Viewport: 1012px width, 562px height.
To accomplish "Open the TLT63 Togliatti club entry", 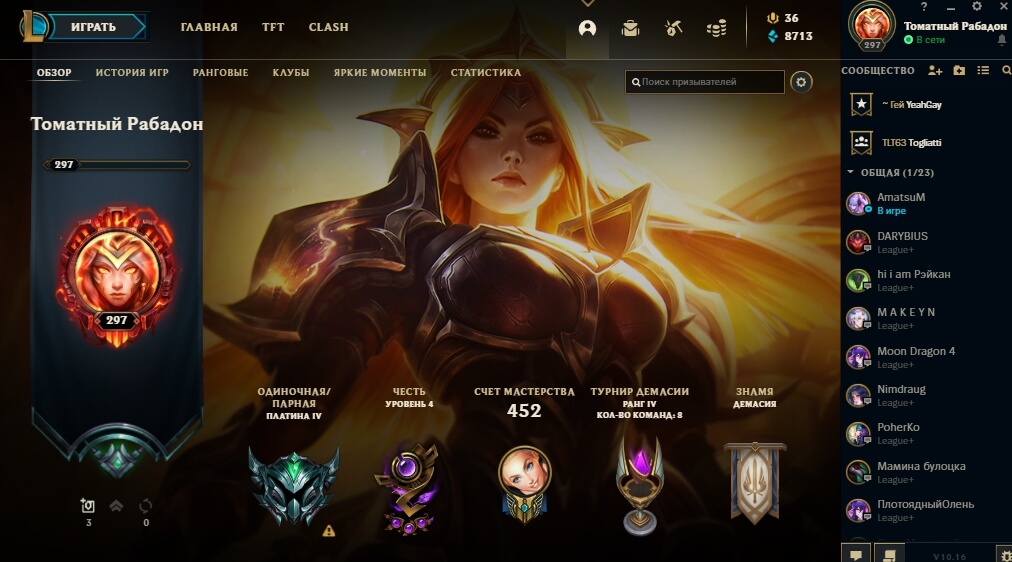I will click(910, 143).
